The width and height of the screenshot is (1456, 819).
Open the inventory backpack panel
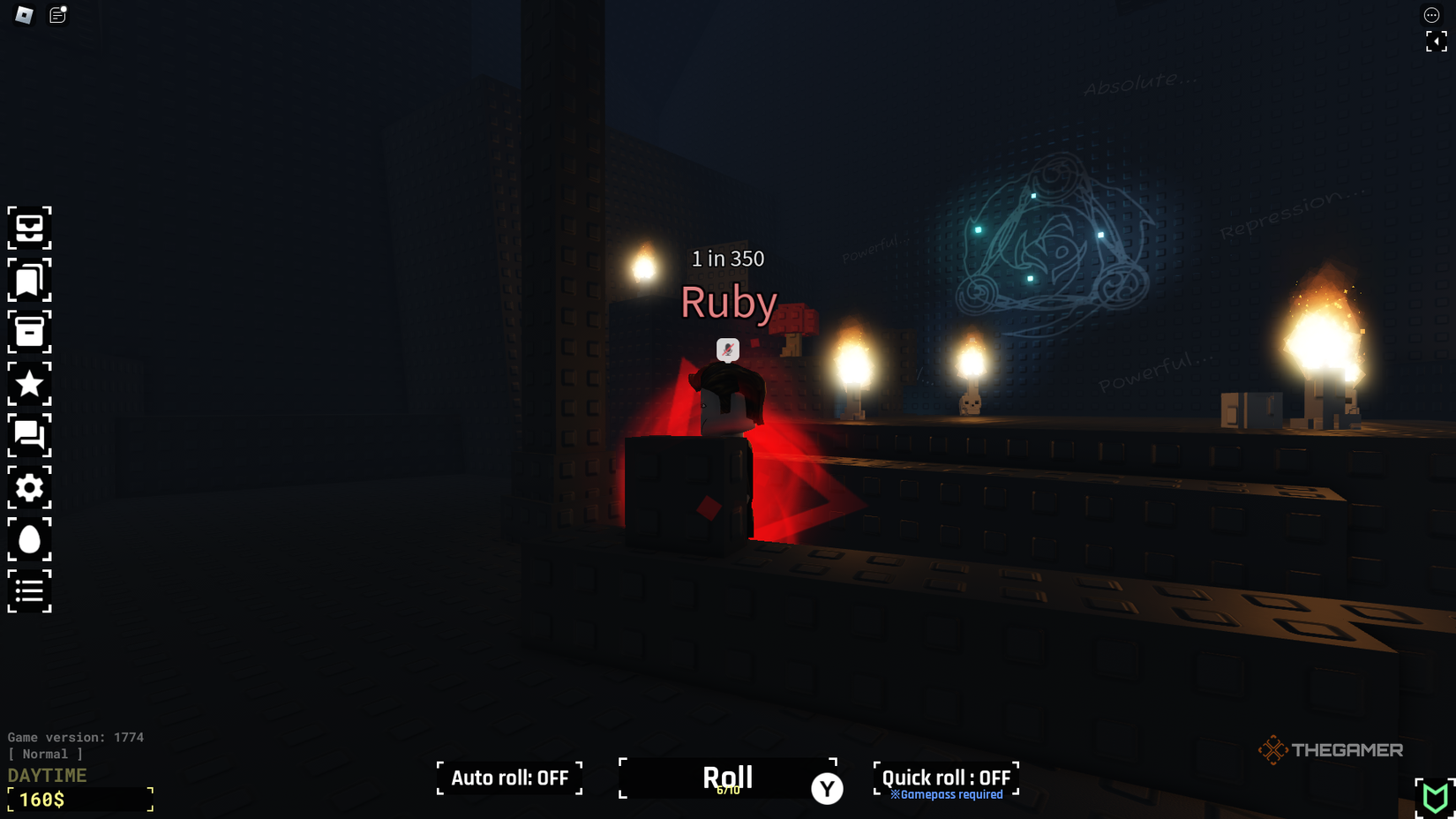[30, 229]
